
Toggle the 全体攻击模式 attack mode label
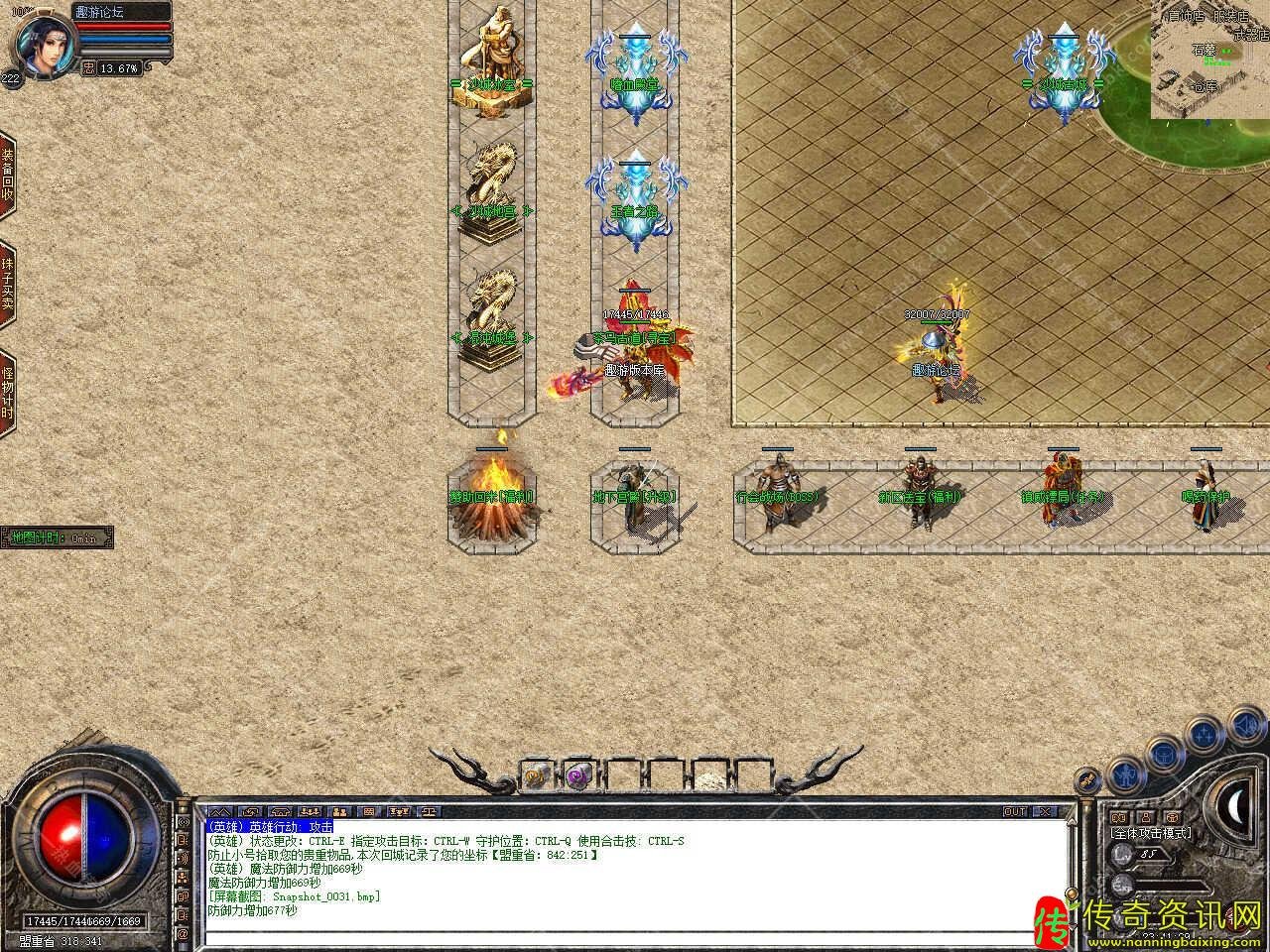[x=1151, y=834]
